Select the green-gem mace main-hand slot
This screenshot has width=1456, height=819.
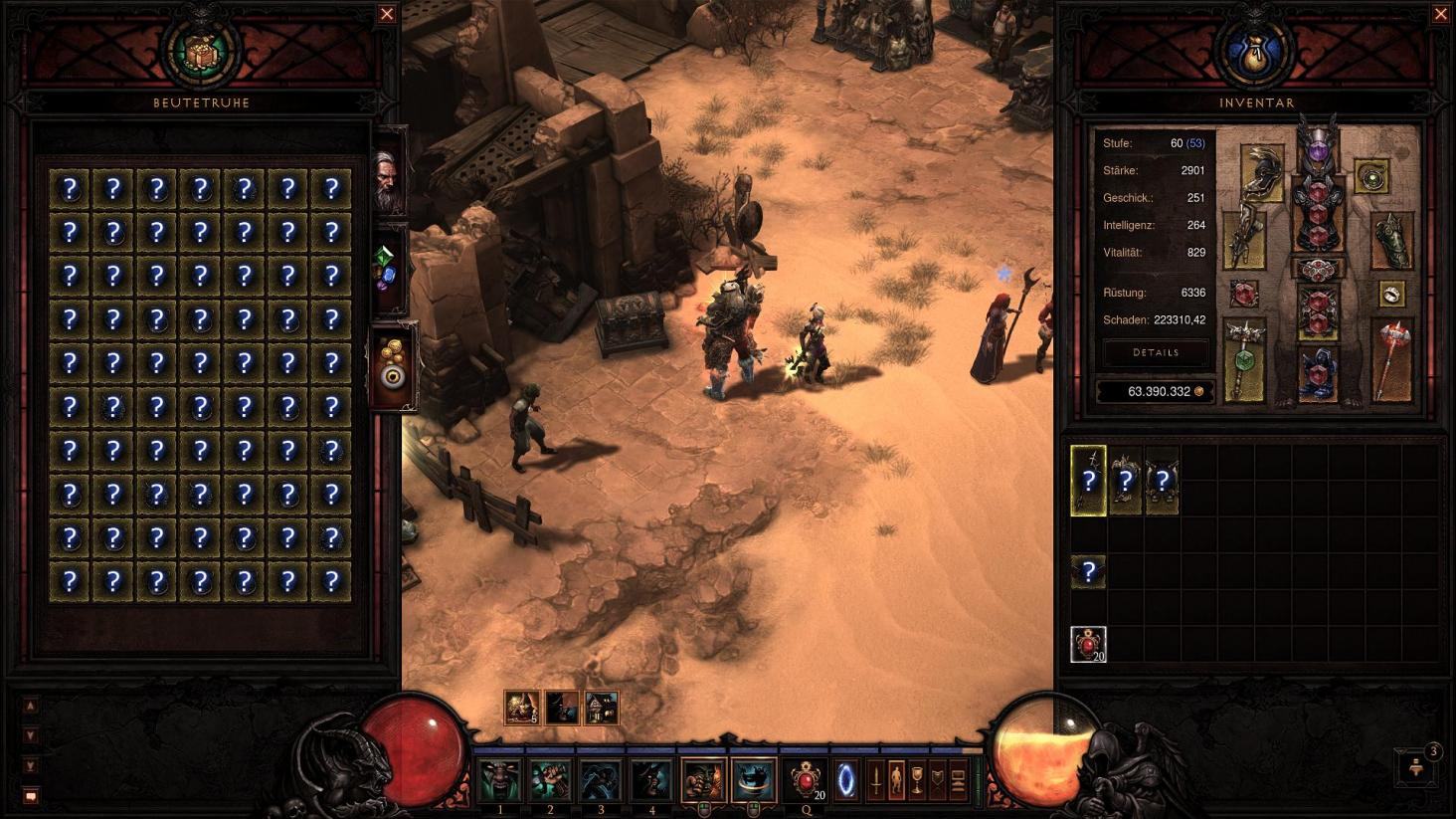coord(1244,358)
